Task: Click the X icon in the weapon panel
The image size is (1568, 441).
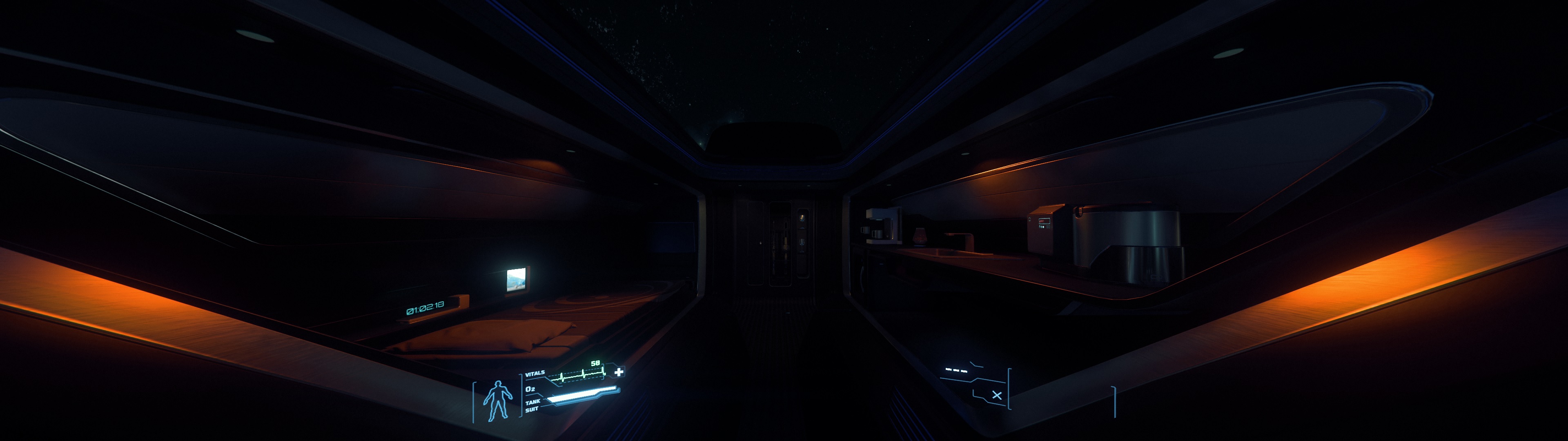Action: (x=996, y=395)
